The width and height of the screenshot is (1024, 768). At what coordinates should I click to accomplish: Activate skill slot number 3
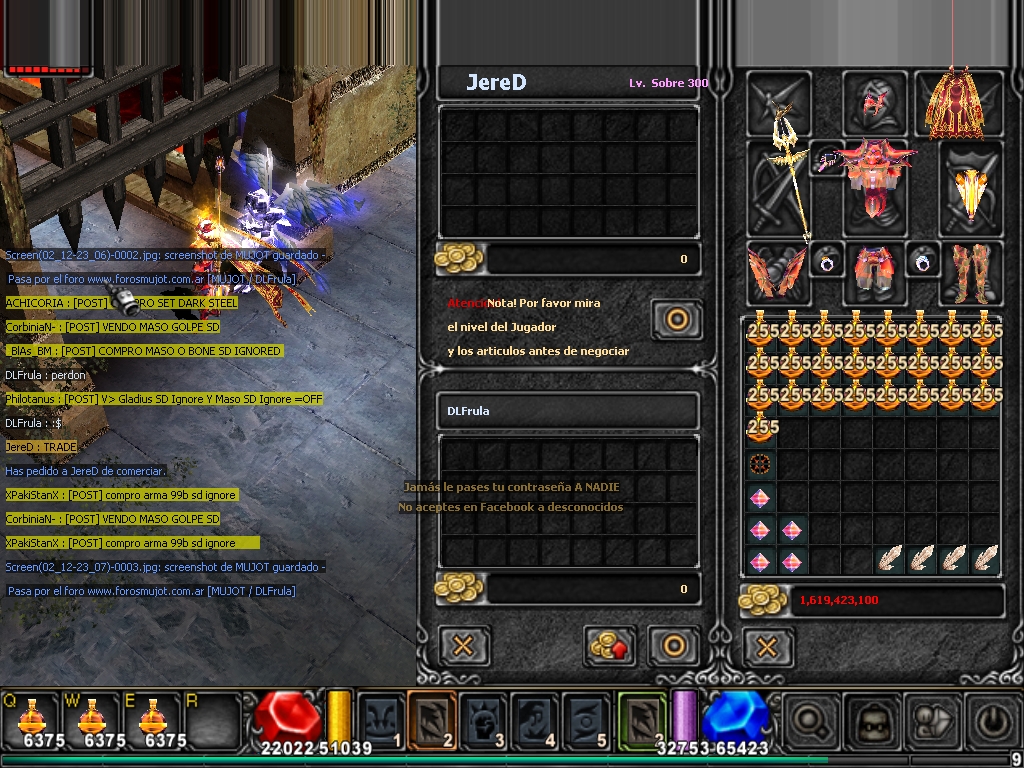coord(484,719)
